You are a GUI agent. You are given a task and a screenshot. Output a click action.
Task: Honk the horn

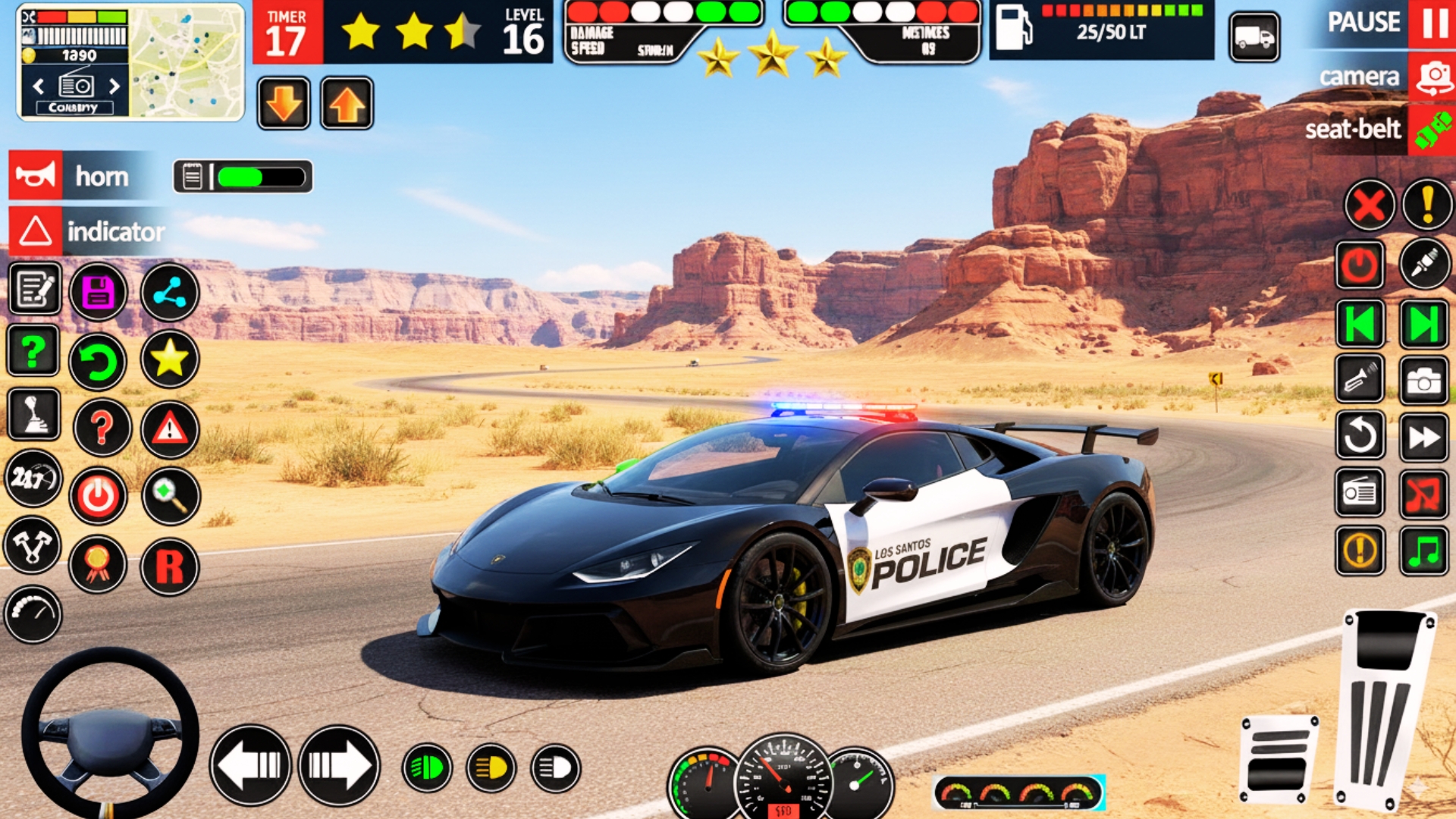36,176
